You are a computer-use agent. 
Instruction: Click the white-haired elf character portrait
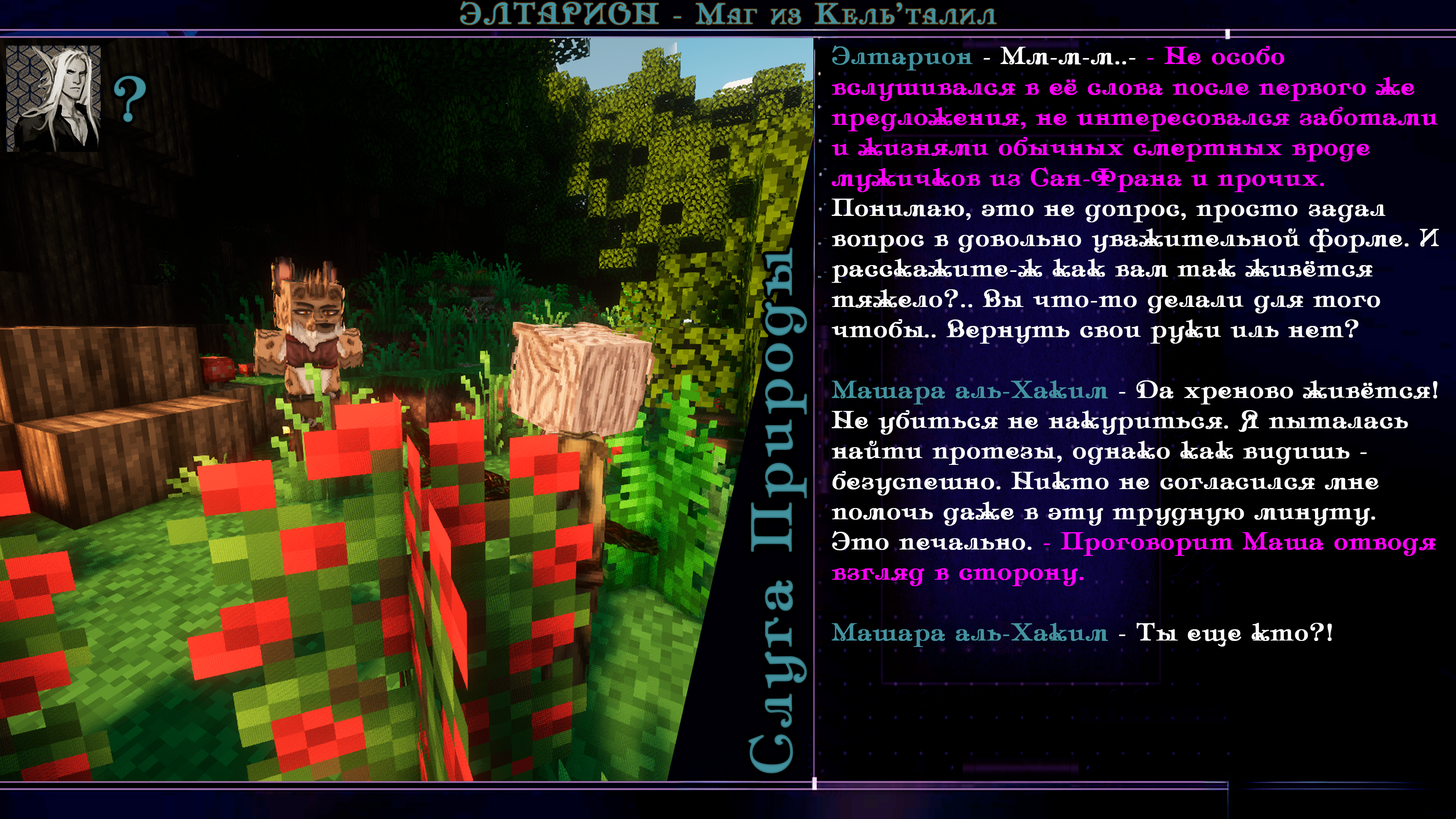pyautogui.click(x=54, y=98)
